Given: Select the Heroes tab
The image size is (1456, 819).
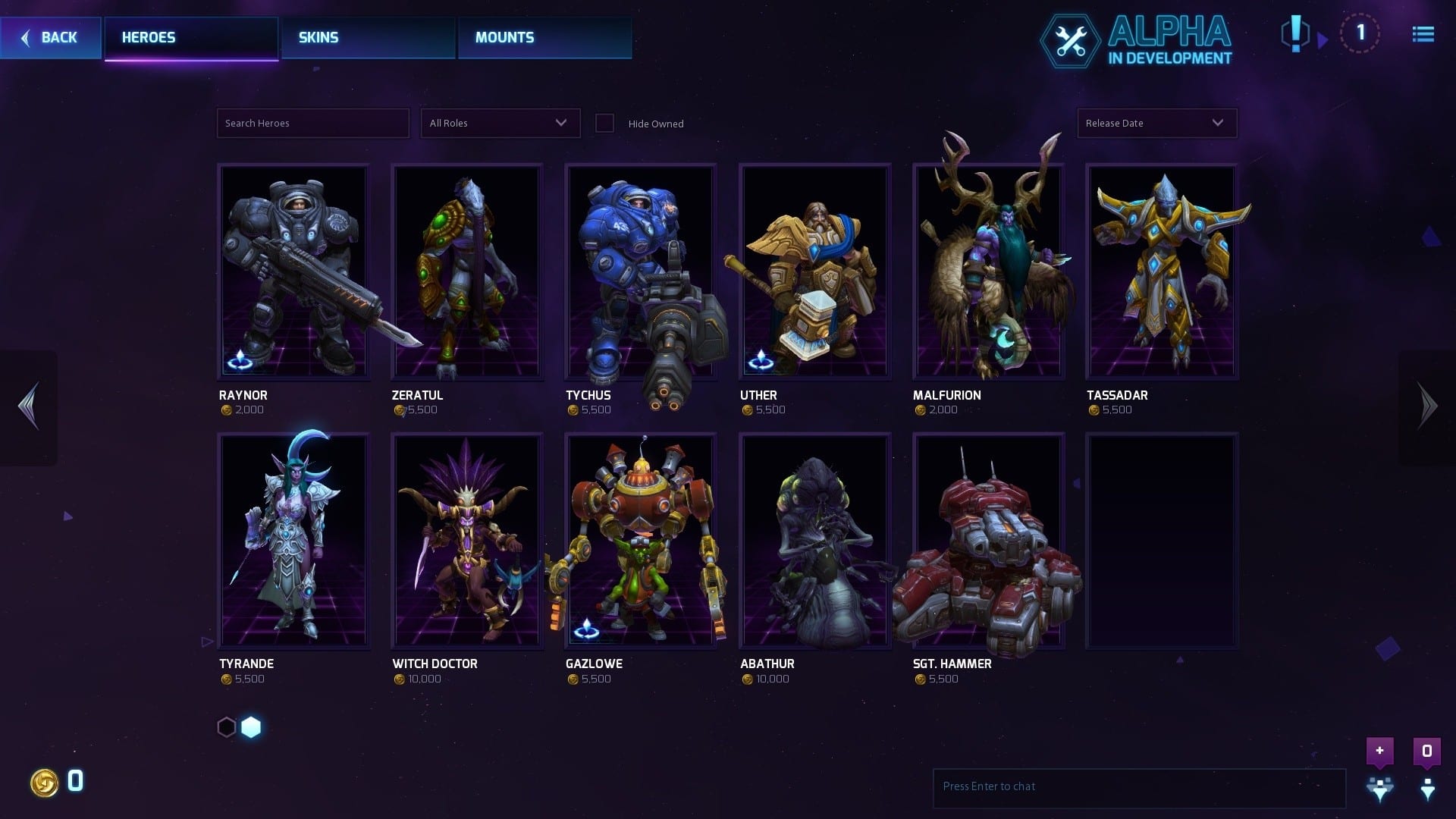Looking at the screenshot, I should (x=191, y=38).
